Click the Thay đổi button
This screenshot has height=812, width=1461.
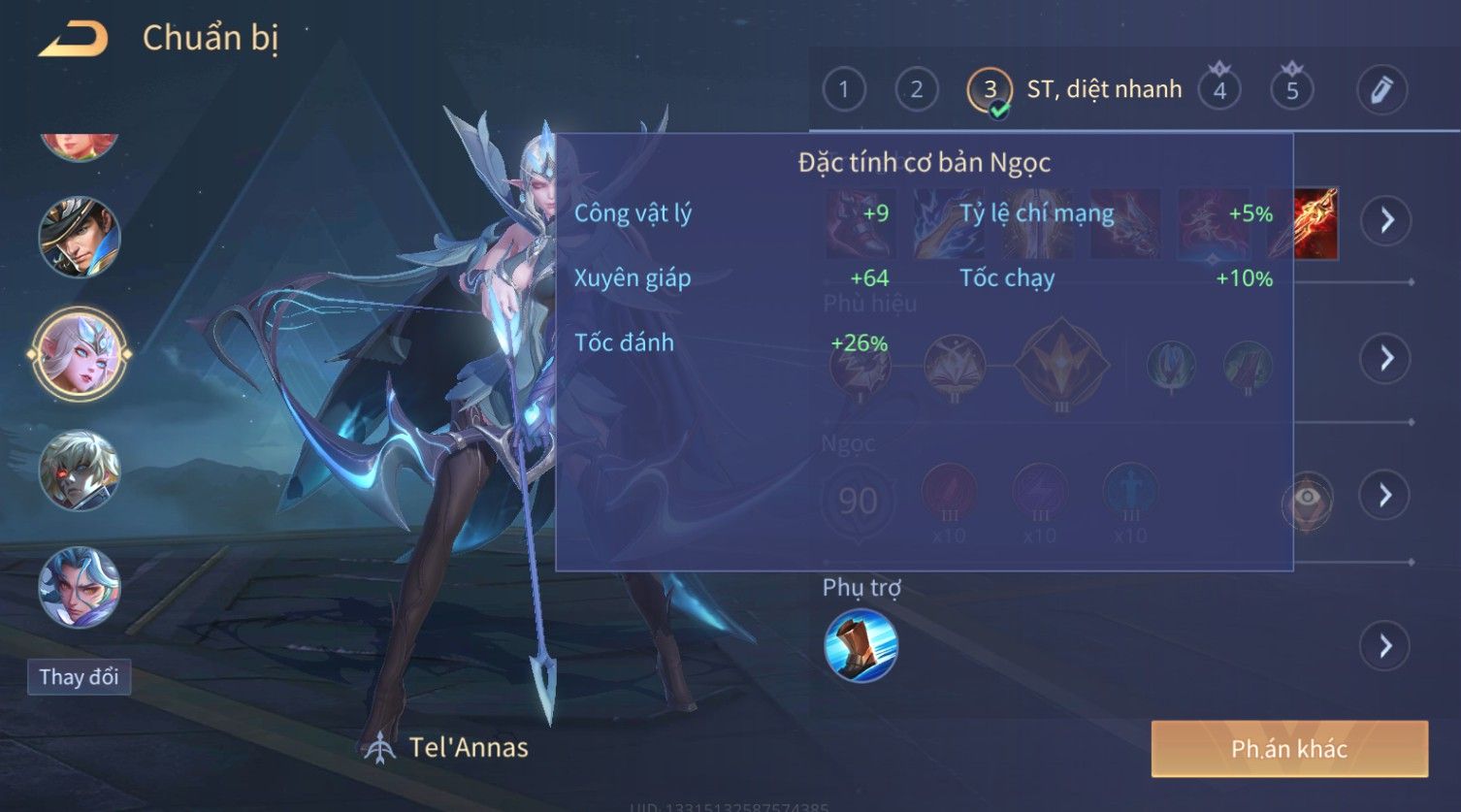click(79, 676)
